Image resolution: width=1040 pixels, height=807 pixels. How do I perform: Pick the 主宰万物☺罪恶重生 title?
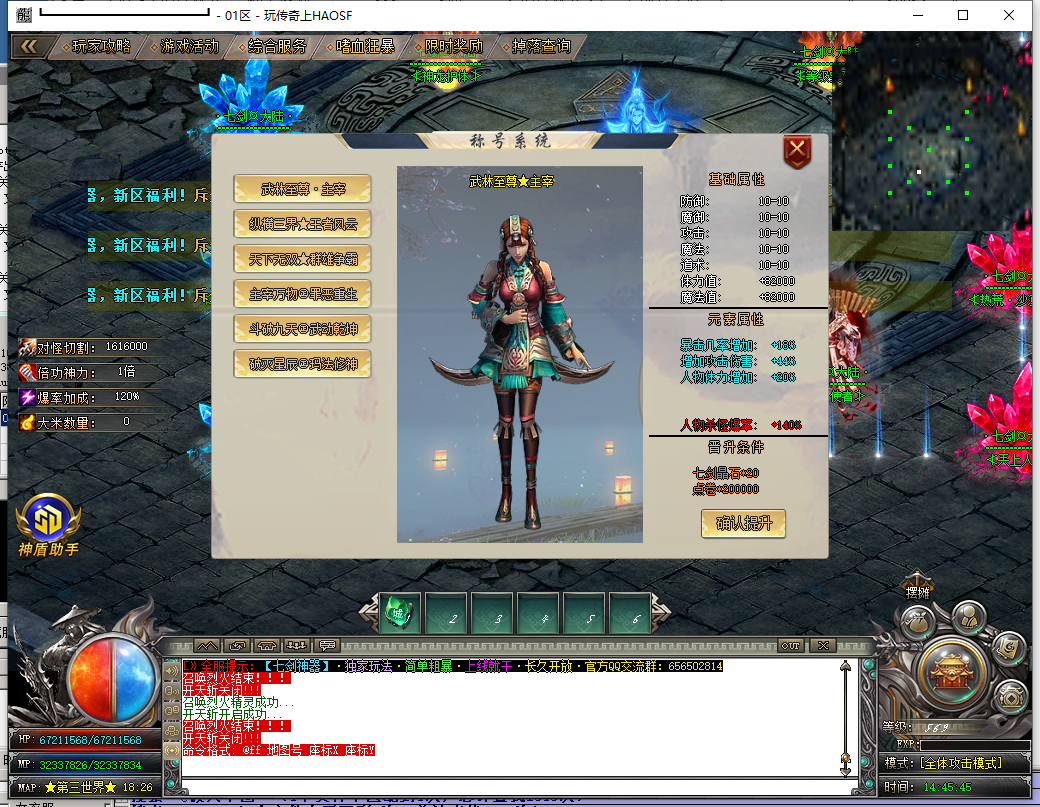(x=302, y=293)
